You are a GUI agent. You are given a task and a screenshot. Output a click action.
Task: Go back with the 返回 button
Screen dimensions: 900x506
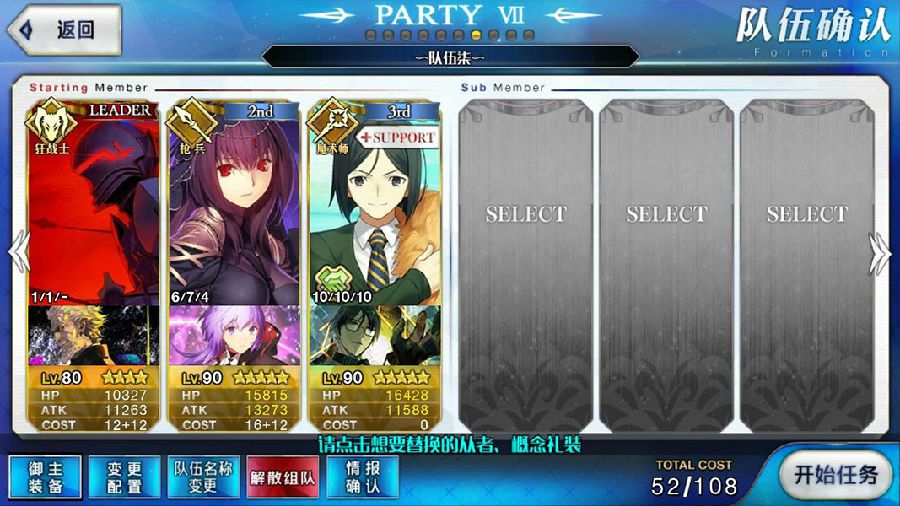(62, 30)
